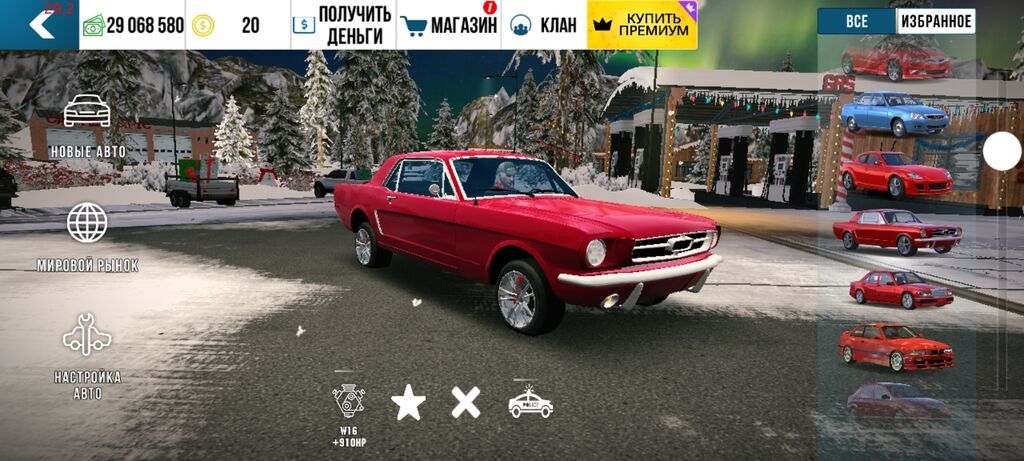
Task: Click the white X icon below the car
Action: 465,402
